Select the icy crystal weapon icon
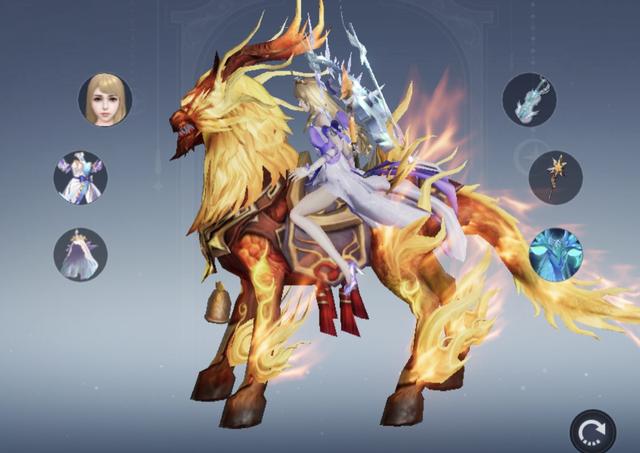The image size is (640, 453). 528,99
